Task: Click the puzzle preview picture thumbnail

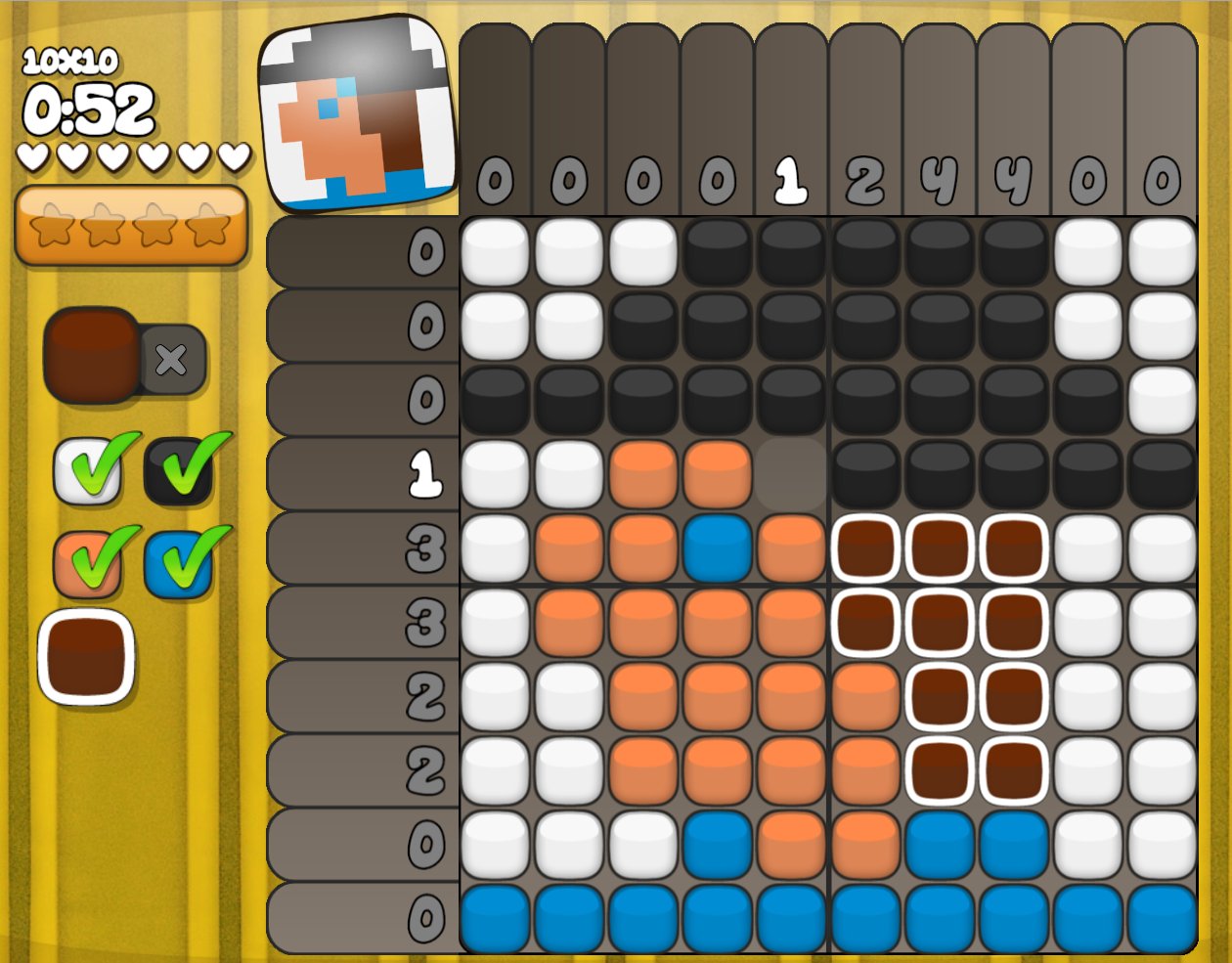Action: [x=359, y=115]
